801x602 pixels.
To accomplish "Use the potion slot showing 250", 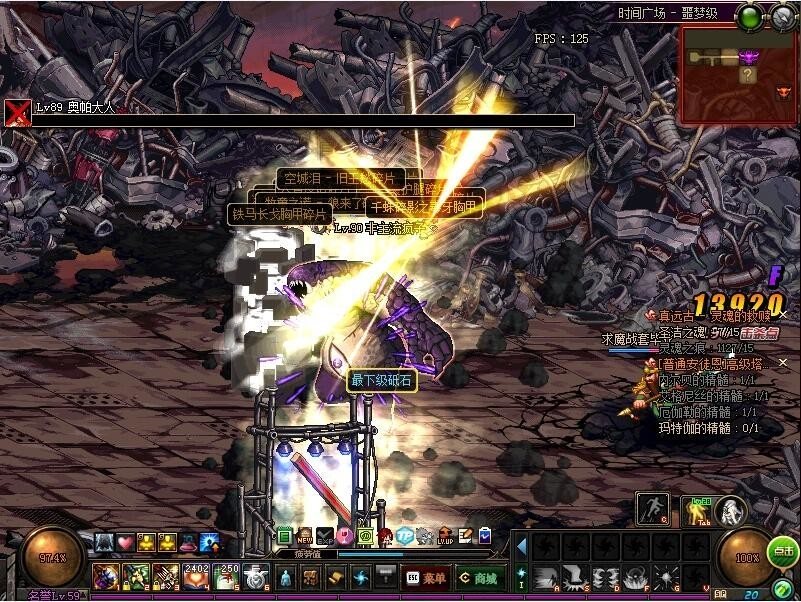I will pyautogui.click(x=228, y=577).
